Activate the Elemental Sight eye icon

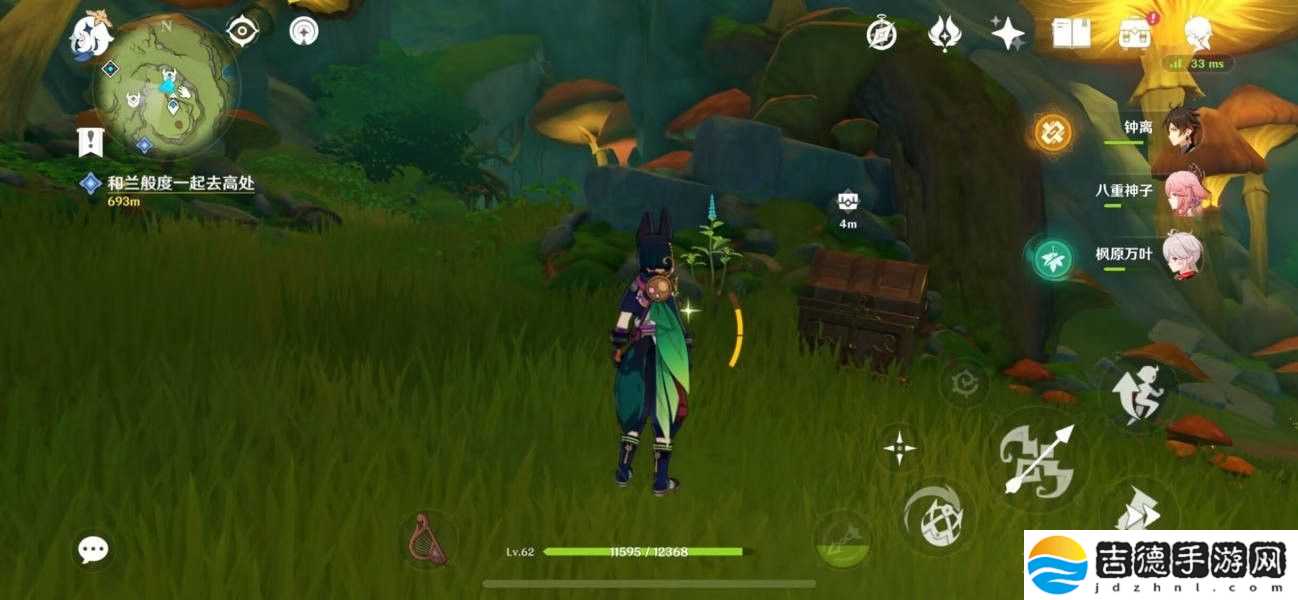point(243,31)
